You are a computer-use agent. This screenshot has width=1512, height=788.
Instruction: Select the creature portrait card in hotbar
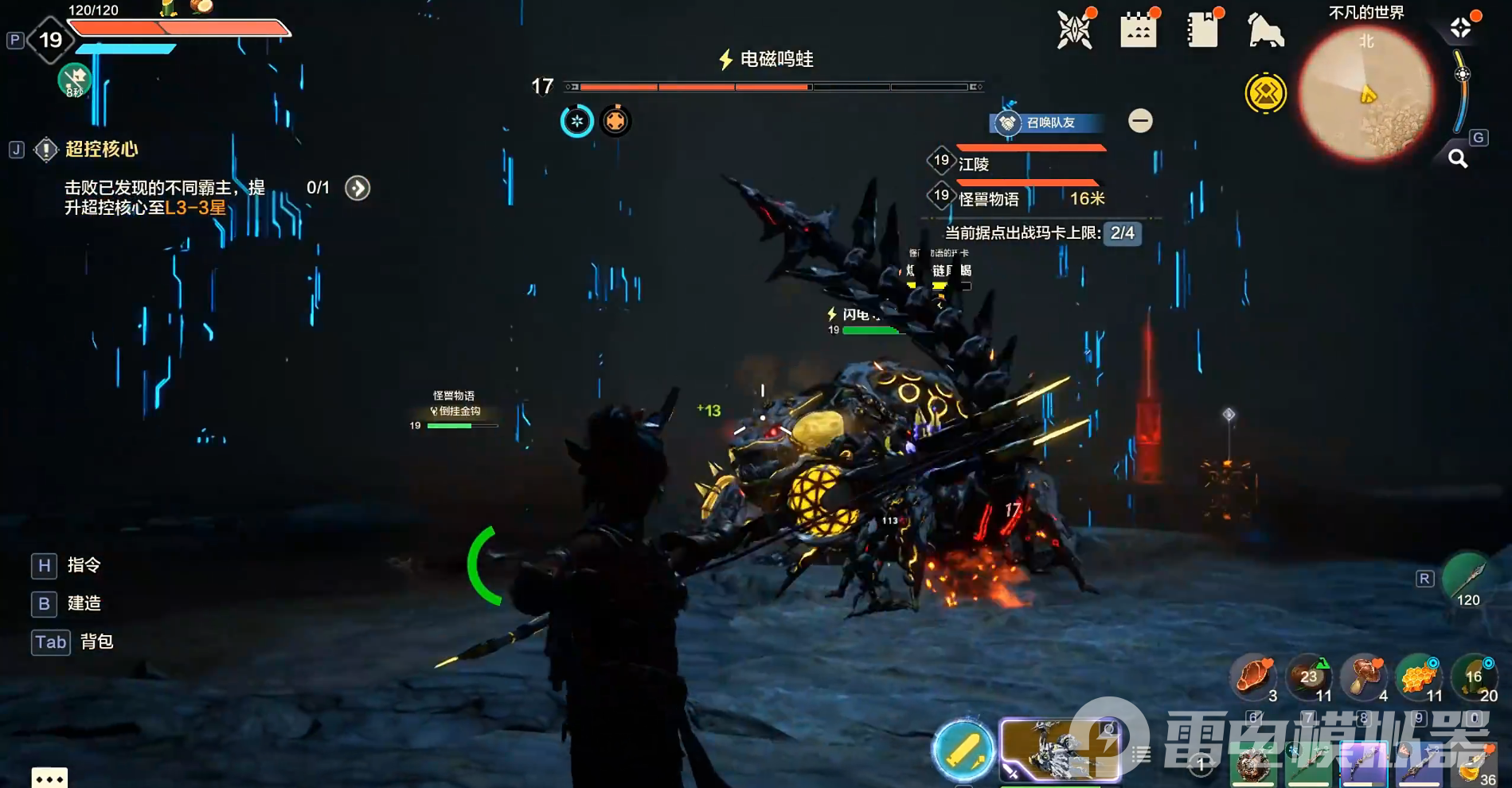coord(1059,750)
